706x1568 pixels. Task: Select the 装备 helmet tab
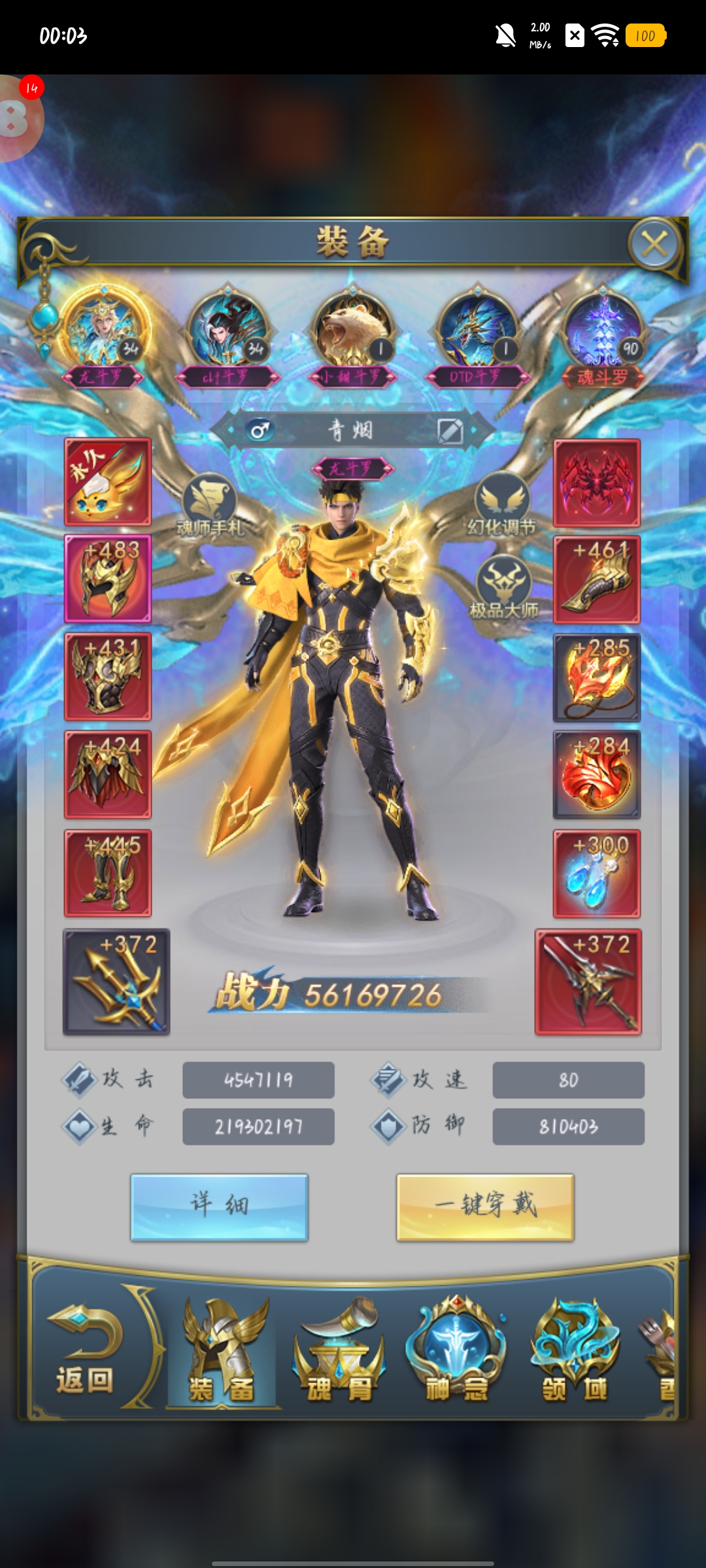point(222,1352)
